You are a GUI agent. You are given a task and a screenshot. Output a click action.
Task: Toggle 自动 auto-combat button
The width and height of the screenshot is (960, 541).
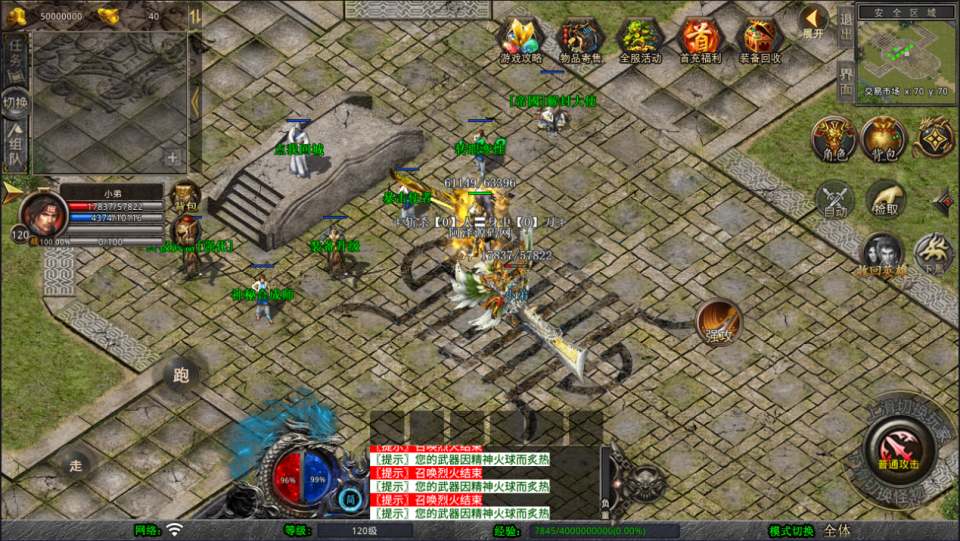(x=835, y=200)
